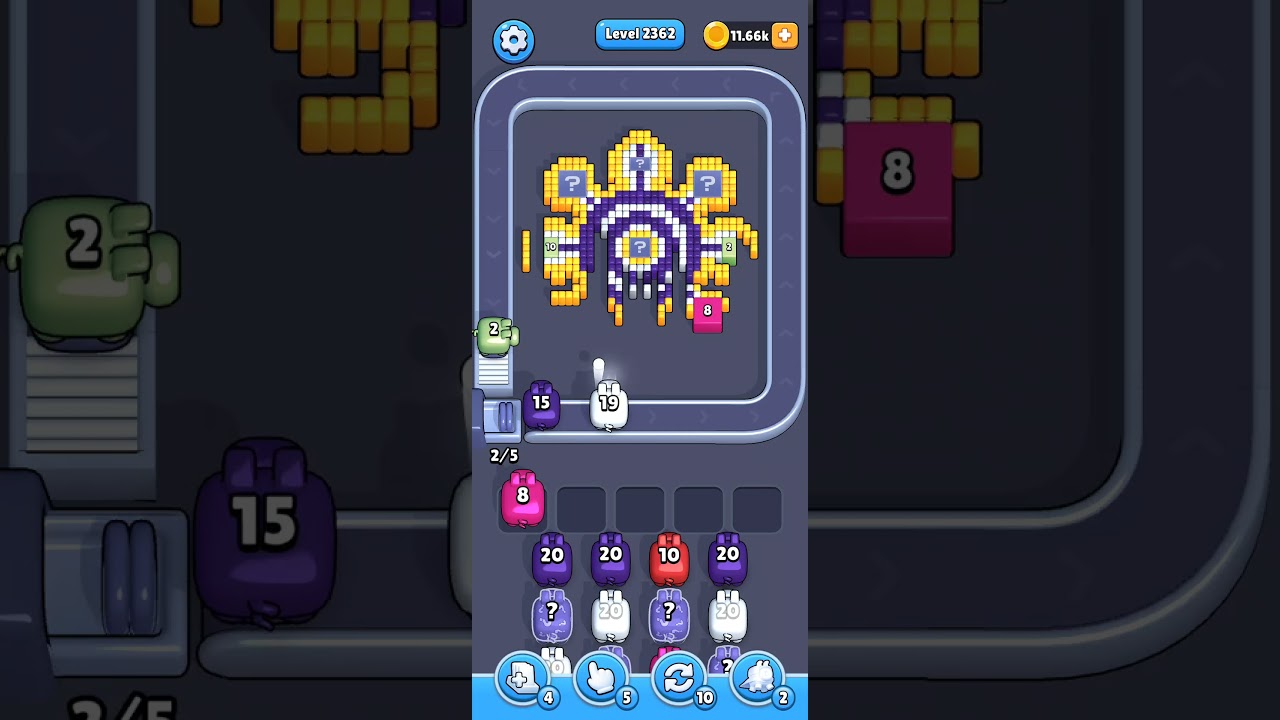Tap the purple creature numbered 15

(543, 402)
